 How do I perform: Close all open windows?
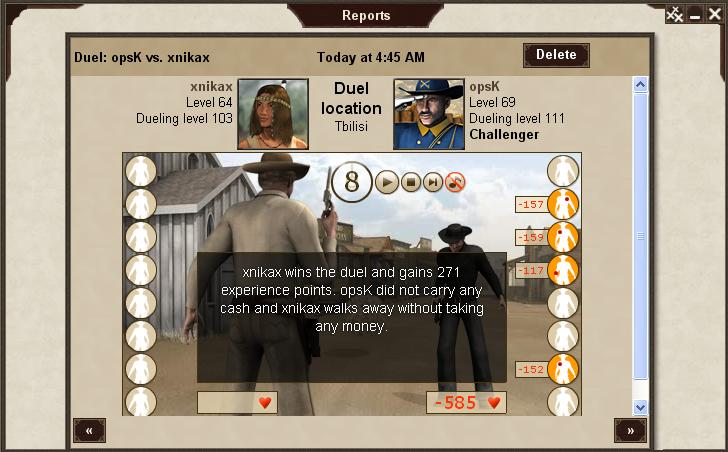click(x=675, y=14)
